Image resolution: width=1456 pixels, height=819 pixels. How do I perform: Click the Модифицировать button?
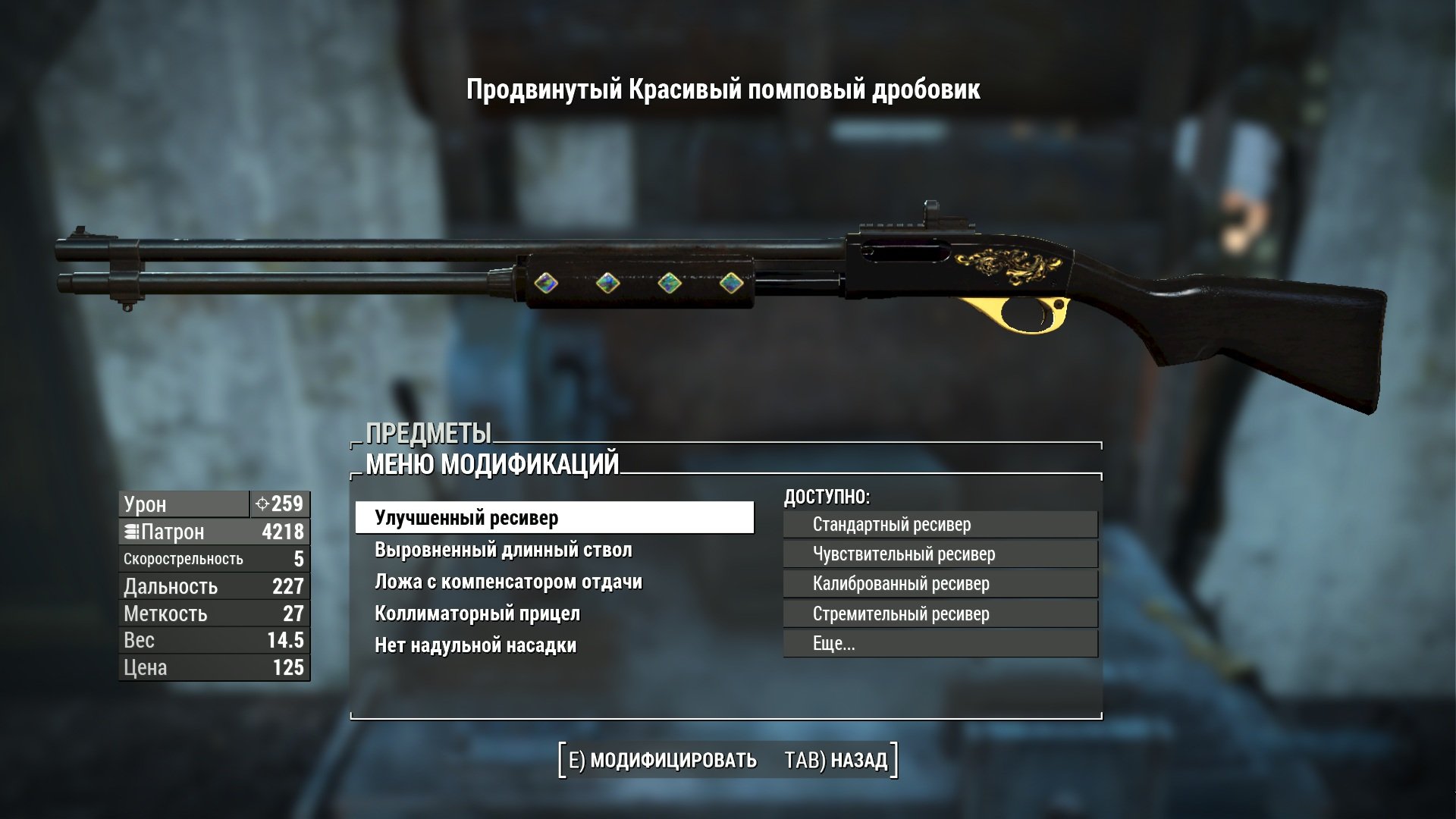(x=663, y=760)
